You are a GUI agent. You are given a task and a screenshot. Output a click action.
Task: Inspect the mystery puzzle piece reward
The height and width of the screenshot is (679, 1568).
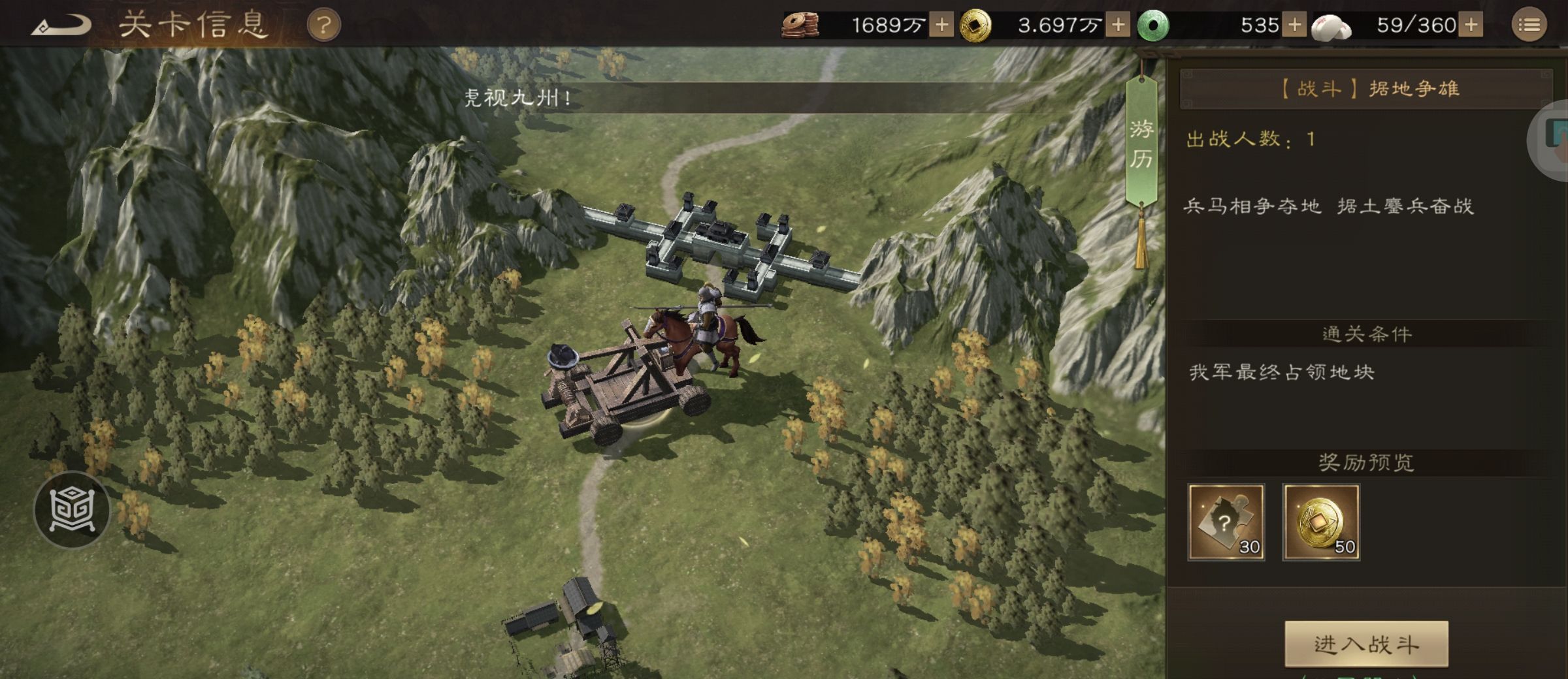[1226, 522]
